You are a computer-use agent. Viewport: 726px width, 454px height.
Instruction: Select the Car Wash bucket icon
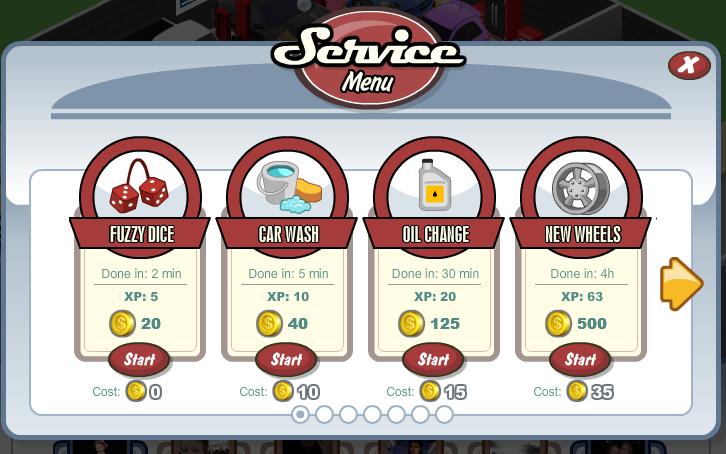tap(288, 187)
